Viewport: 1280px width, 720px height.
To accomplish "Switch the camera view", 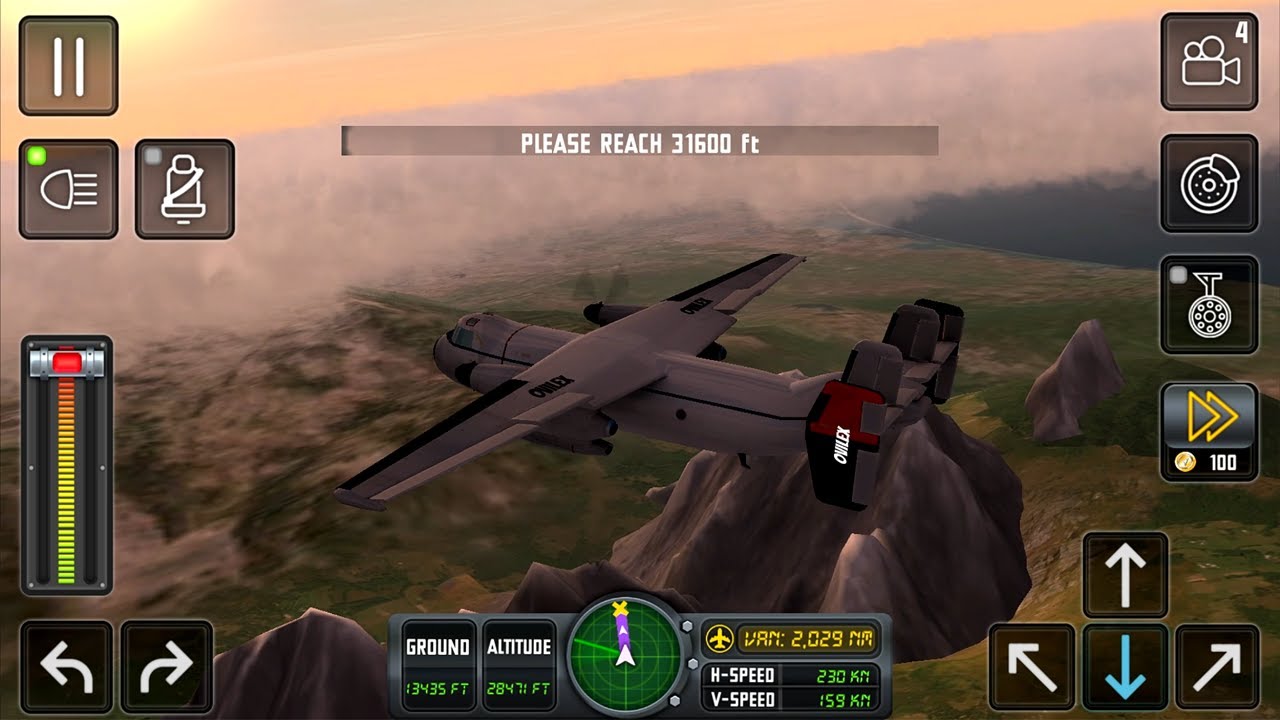I will (1209, 62).
